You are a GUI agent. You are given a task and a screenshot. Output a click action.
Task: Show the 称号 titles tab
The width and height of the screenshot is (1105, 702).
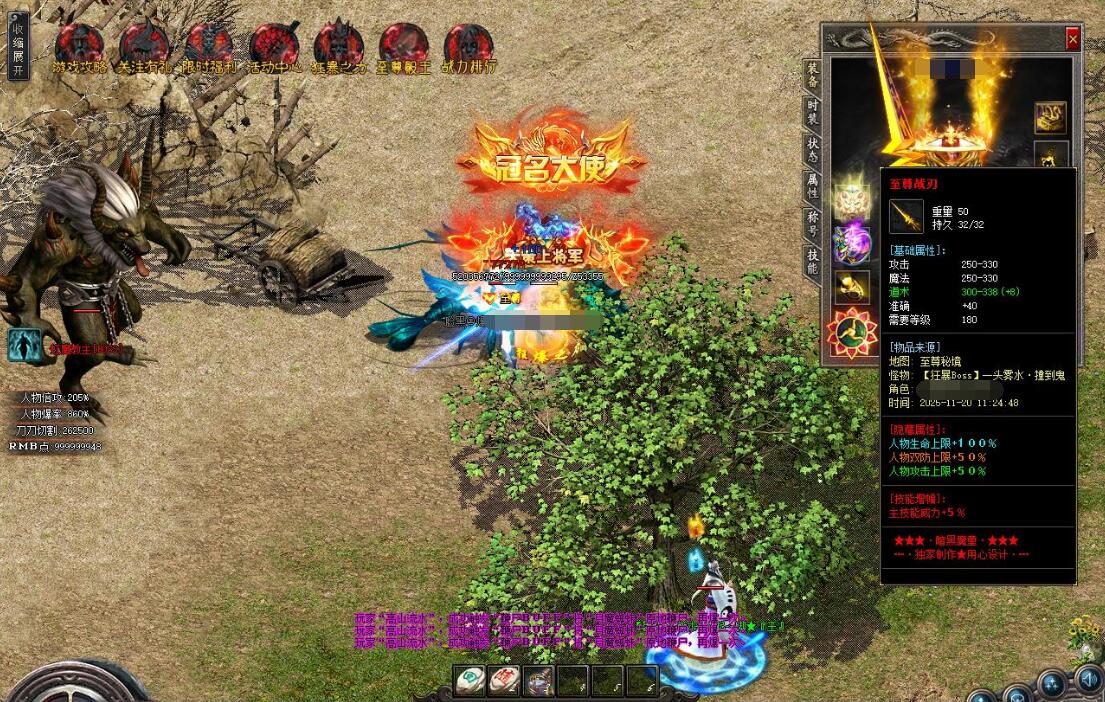click(x=813, y=221)
